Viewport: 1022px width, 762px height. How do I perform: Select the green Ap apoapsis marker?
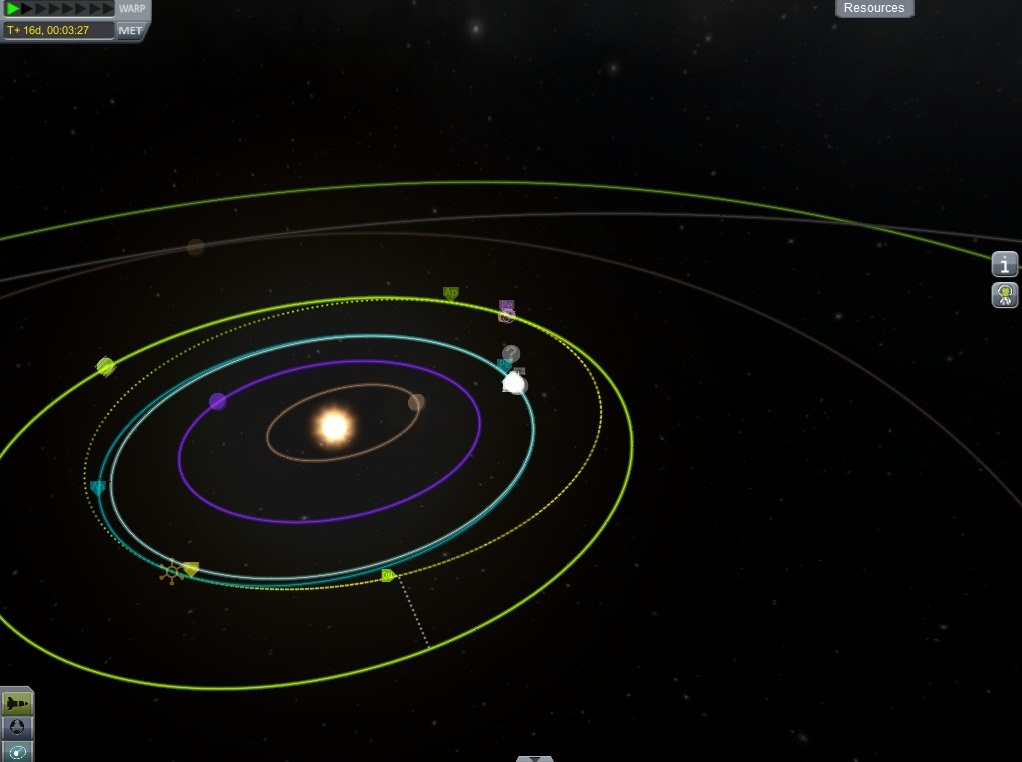[451, 293]
